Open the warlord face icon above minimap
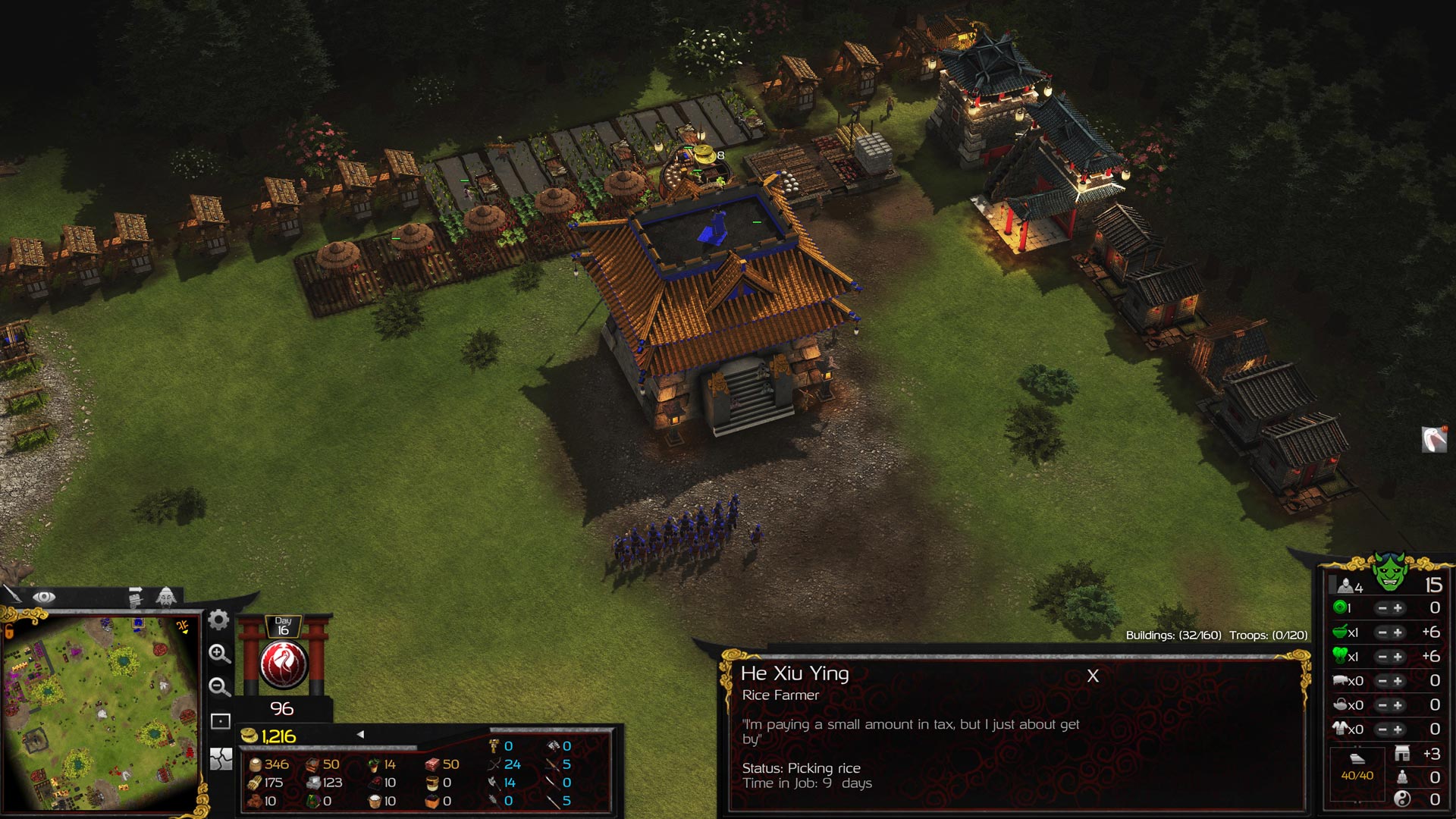 pyautogui.click(x=166, y=597)
